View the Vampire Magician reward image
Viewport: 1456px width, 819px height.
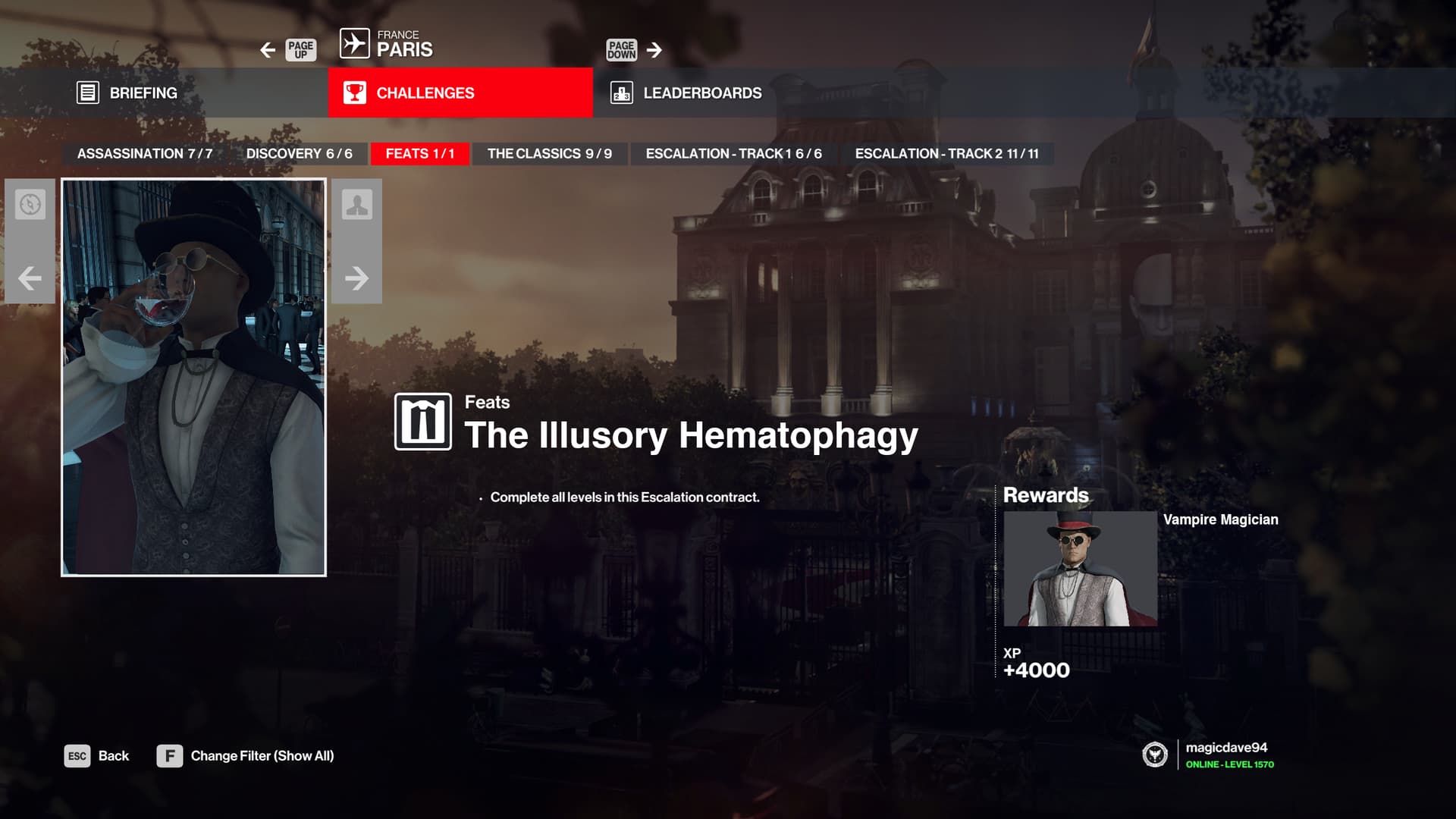coord(1080,568)
